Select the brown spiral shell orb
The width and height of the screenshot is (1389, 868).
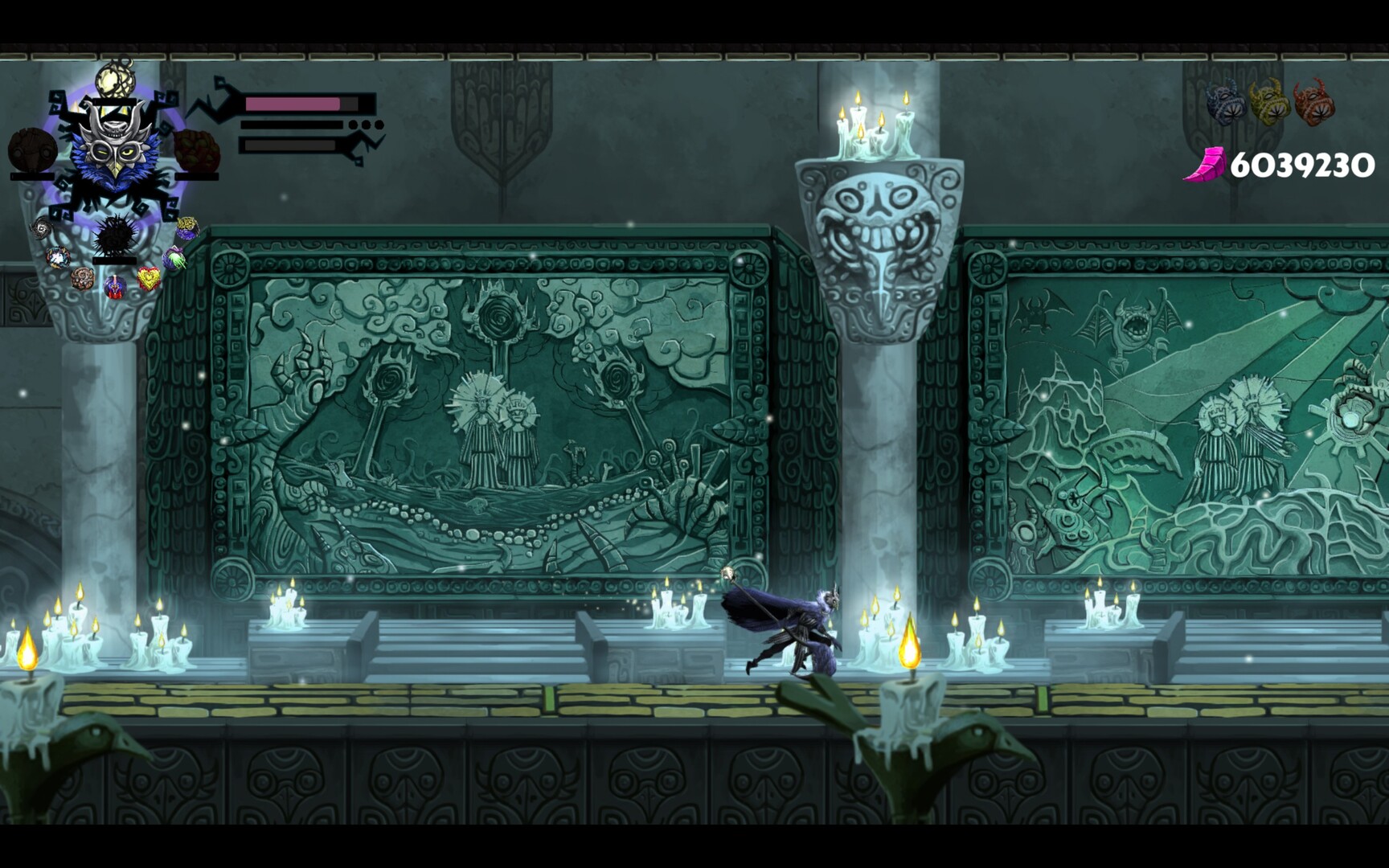click(82, 278)
